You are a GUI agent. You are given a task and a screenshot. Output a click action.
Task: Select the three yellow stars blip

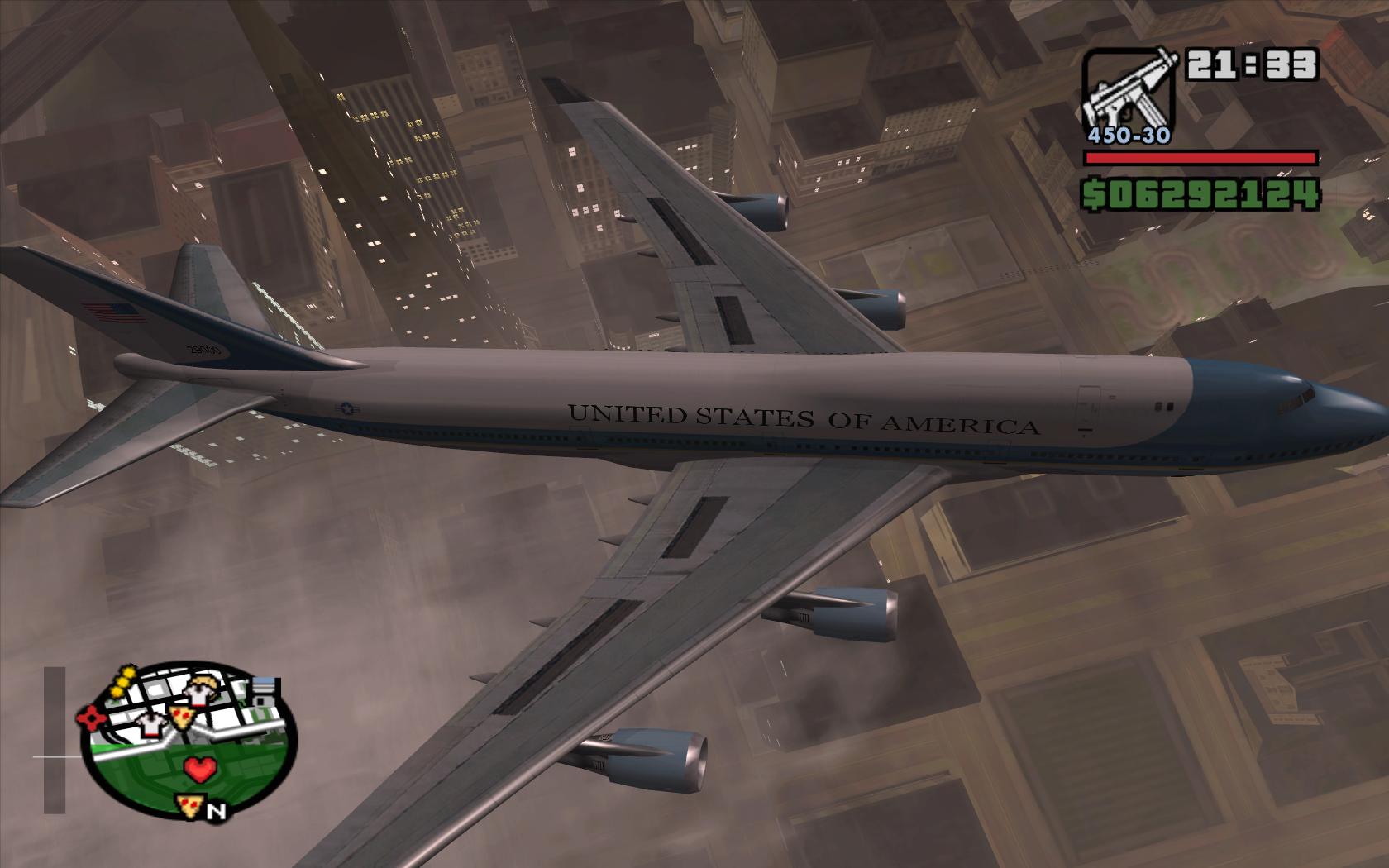click(122, 682)
